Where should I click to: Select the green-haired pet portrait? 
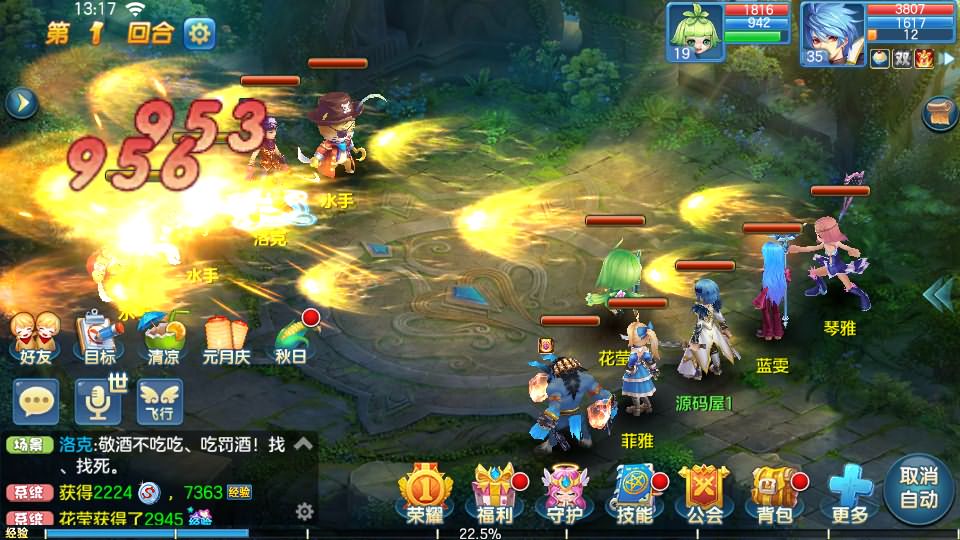pos(696,32)
